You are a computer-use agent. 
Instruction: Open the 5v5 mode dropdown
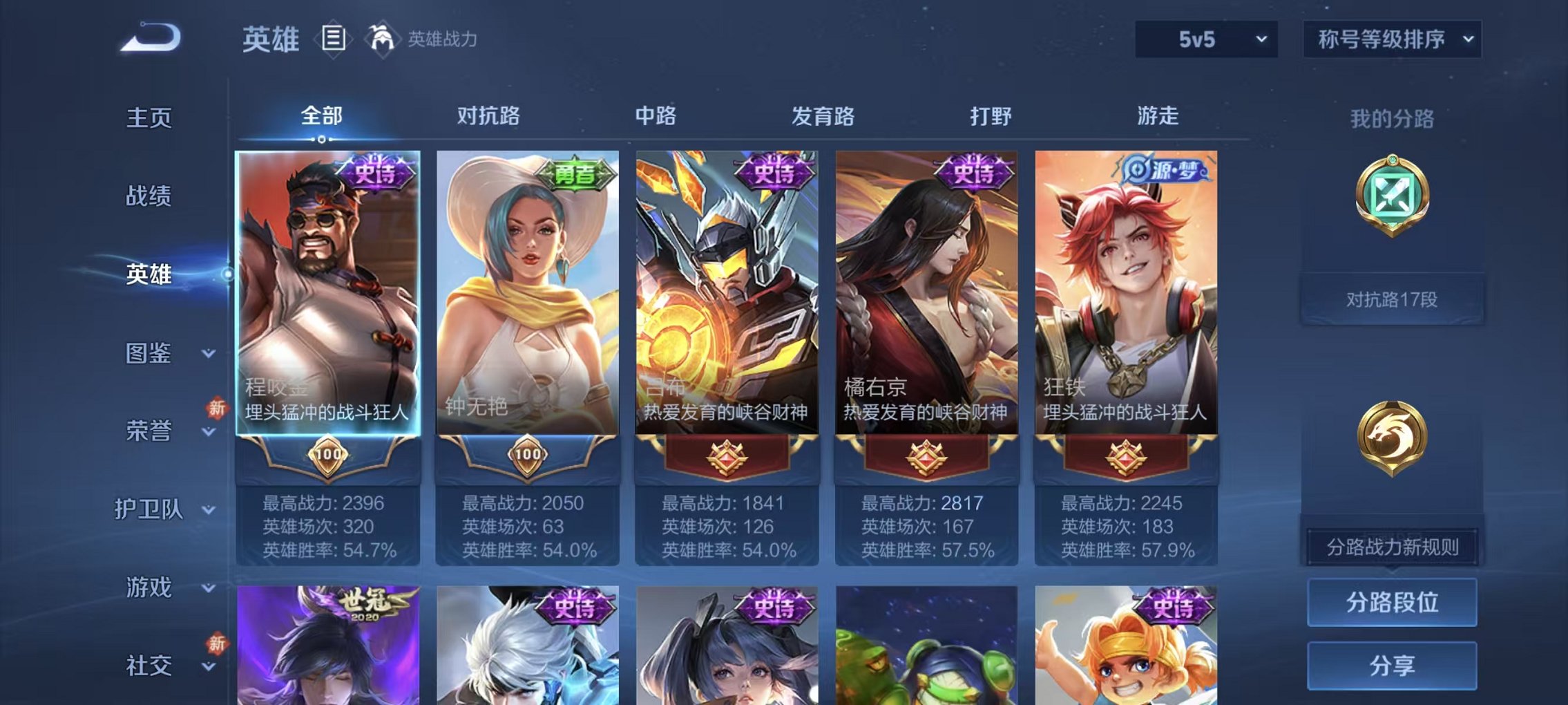point(1206,39)
